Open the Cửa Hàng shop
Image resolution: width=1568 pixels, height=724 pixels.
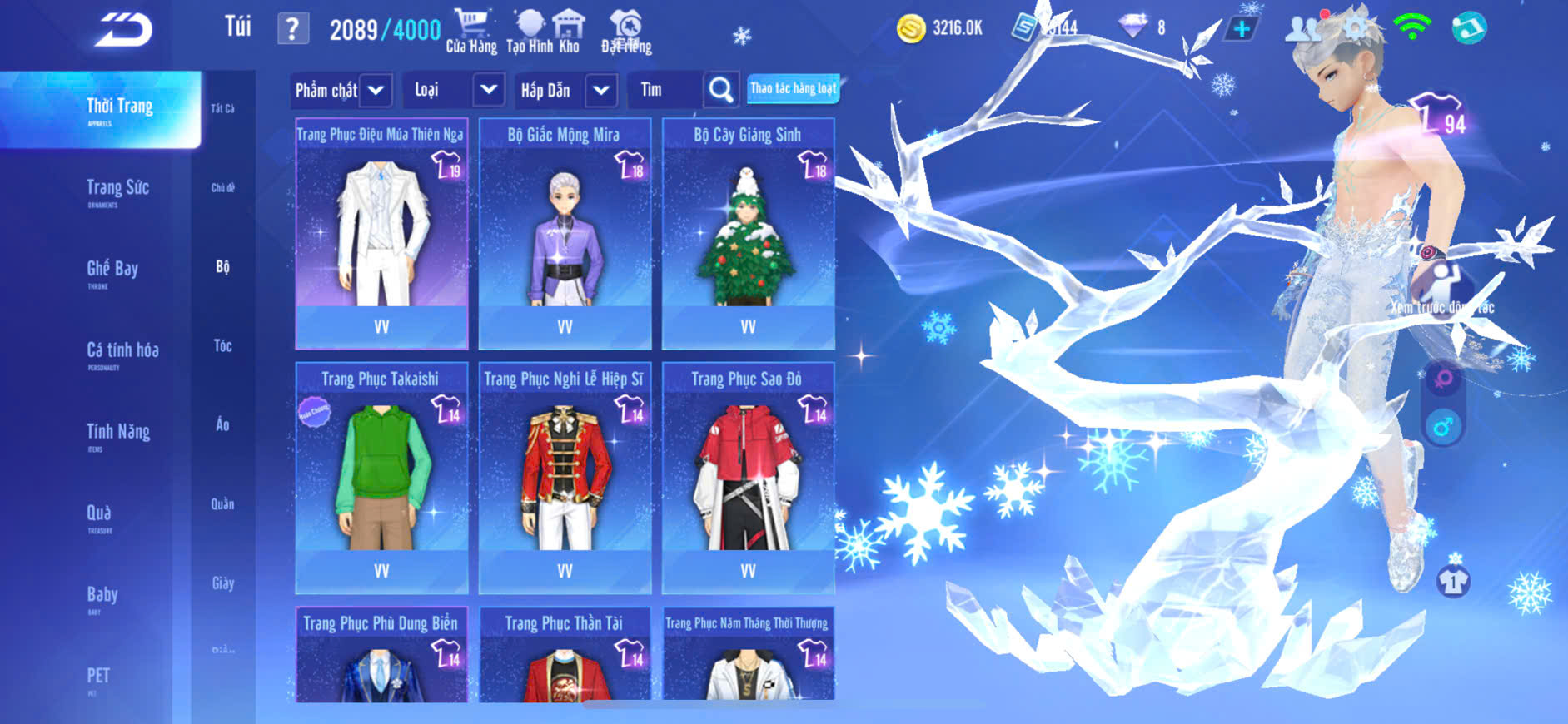tap(471, 32)
